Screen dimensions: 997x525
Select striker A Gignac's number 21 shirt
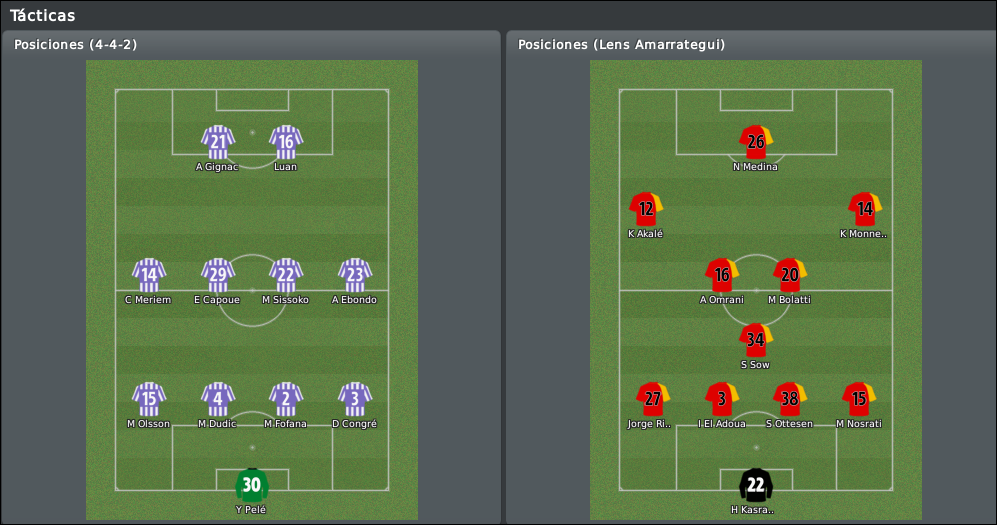coord(217,142)
